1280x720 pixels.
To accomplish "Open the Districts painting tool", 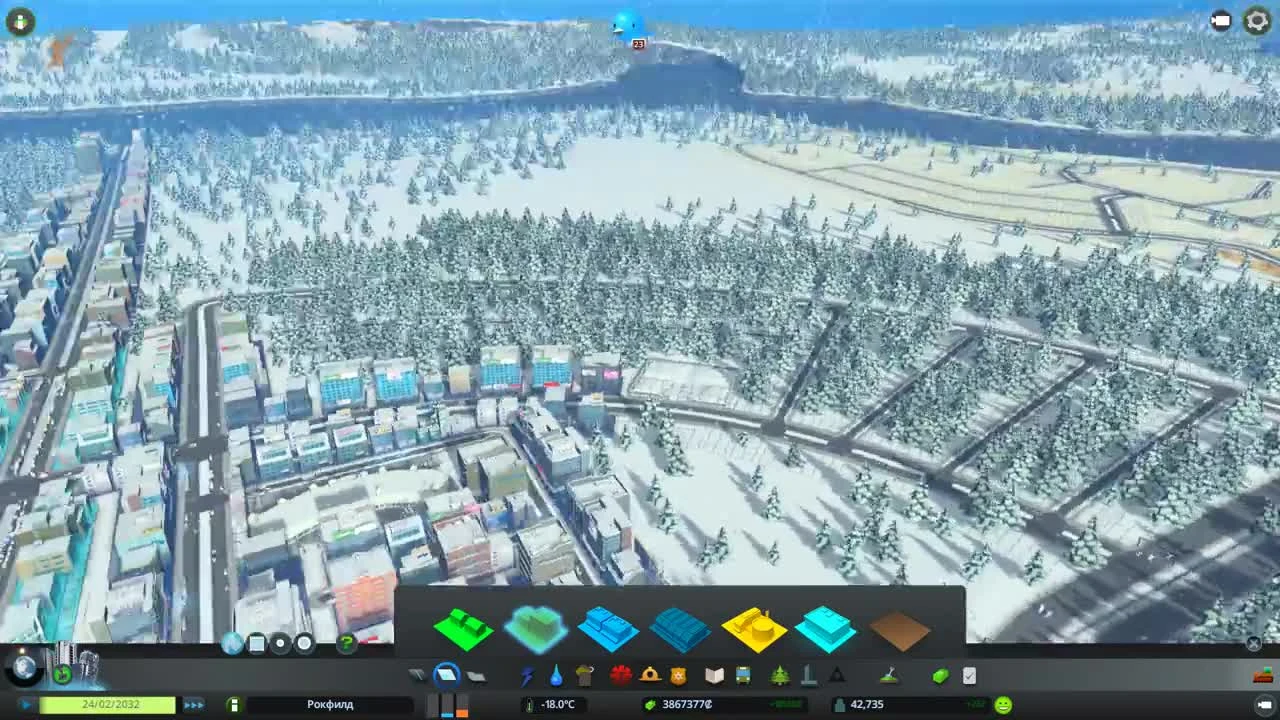I will click(476, 676).
